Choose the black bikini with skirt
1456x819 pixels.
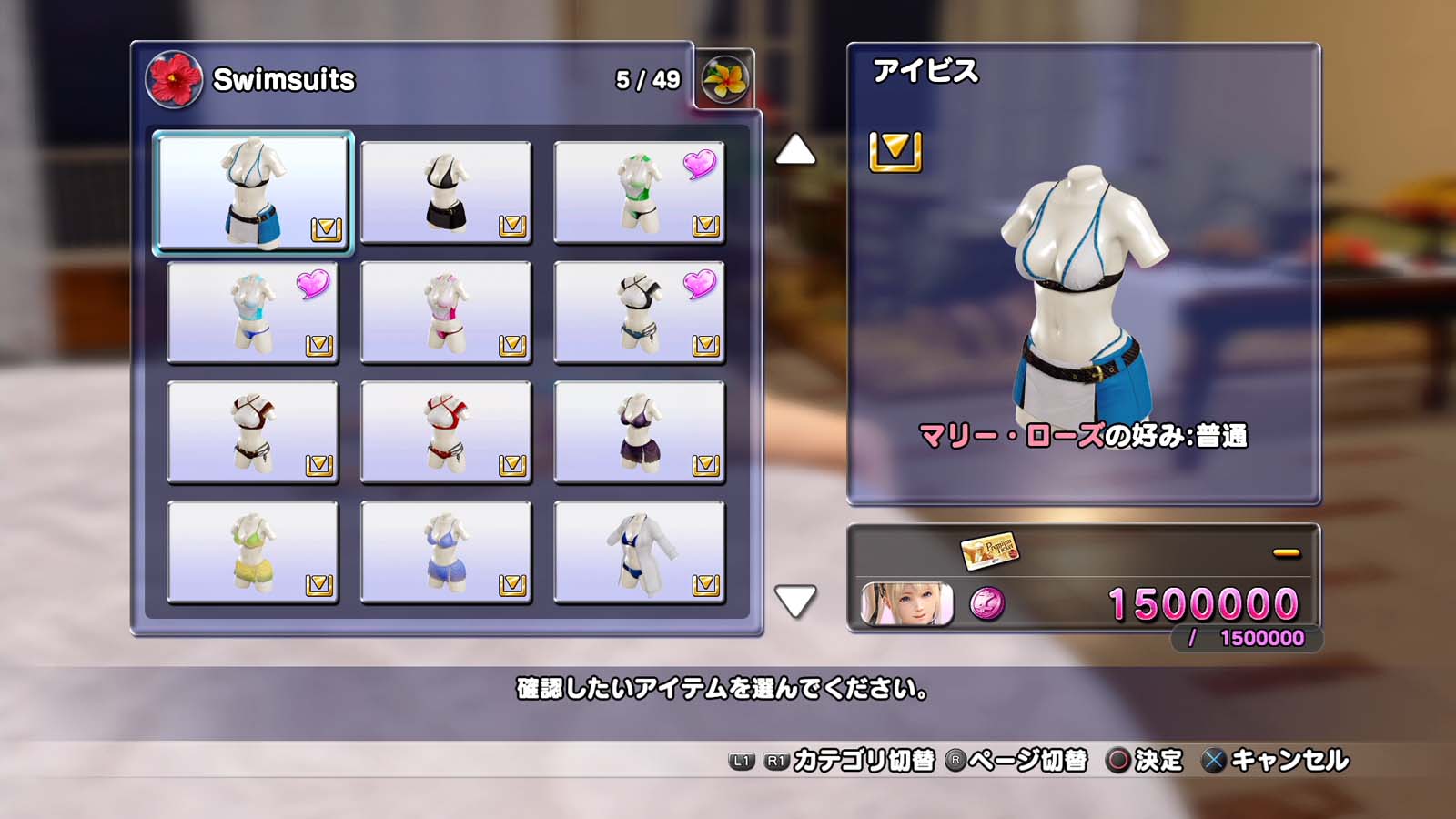pyautogui.click(x=446, y=192)
